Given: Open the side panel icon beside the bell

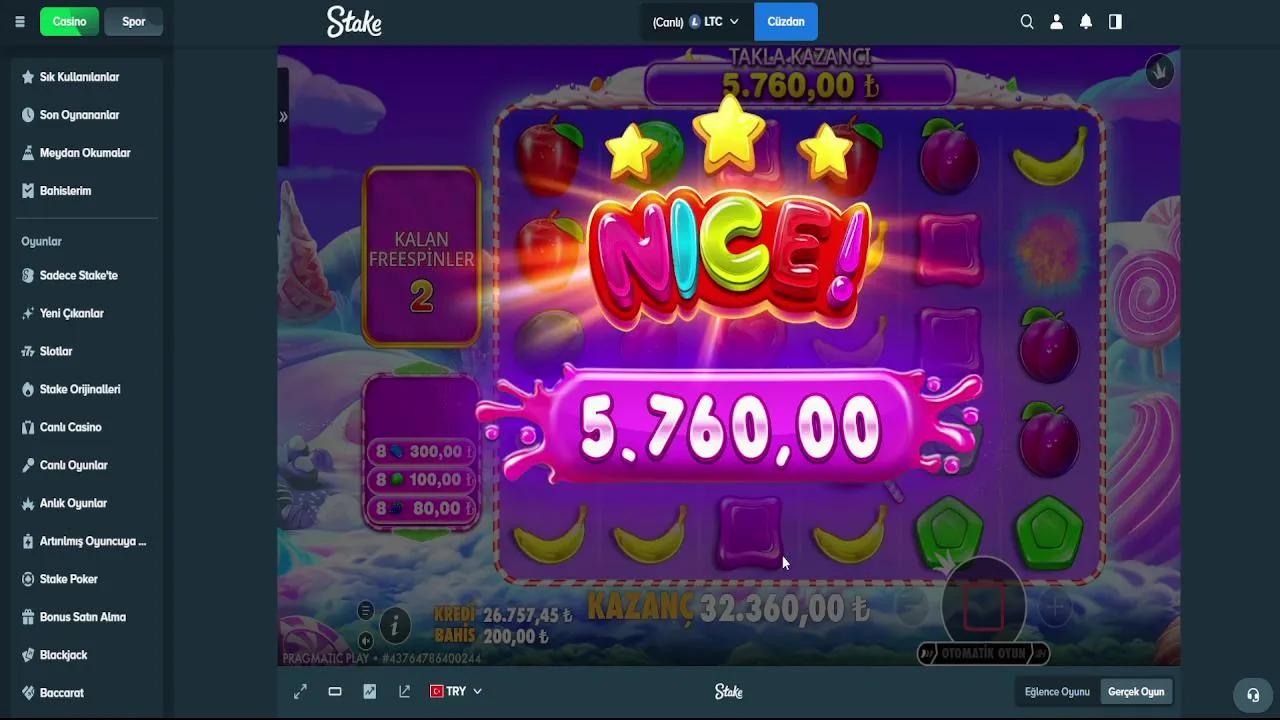Looking at the screenshot, I should [1115, 21].
